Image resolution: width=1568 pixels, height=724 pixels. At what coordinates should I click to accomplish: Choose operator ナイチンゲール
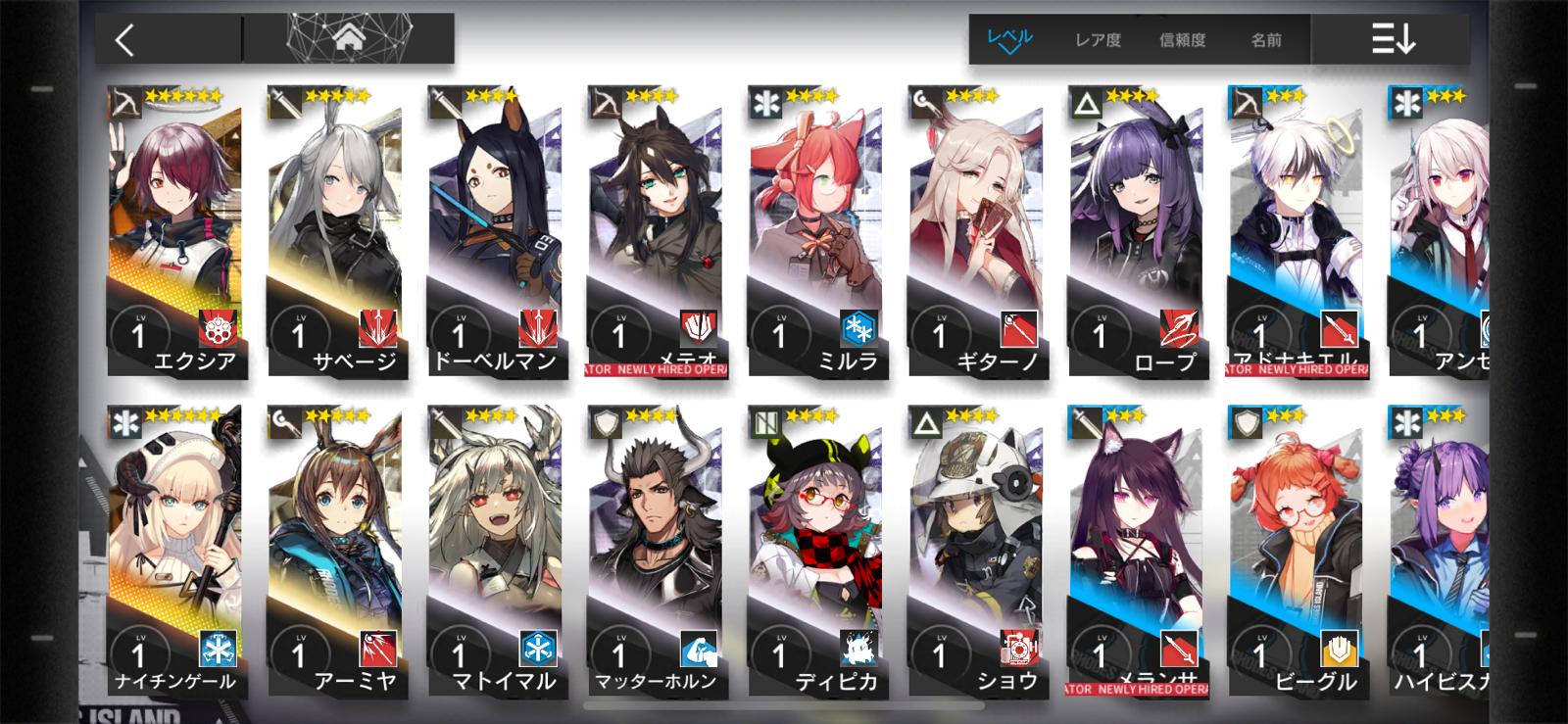(x=174, y=551)
